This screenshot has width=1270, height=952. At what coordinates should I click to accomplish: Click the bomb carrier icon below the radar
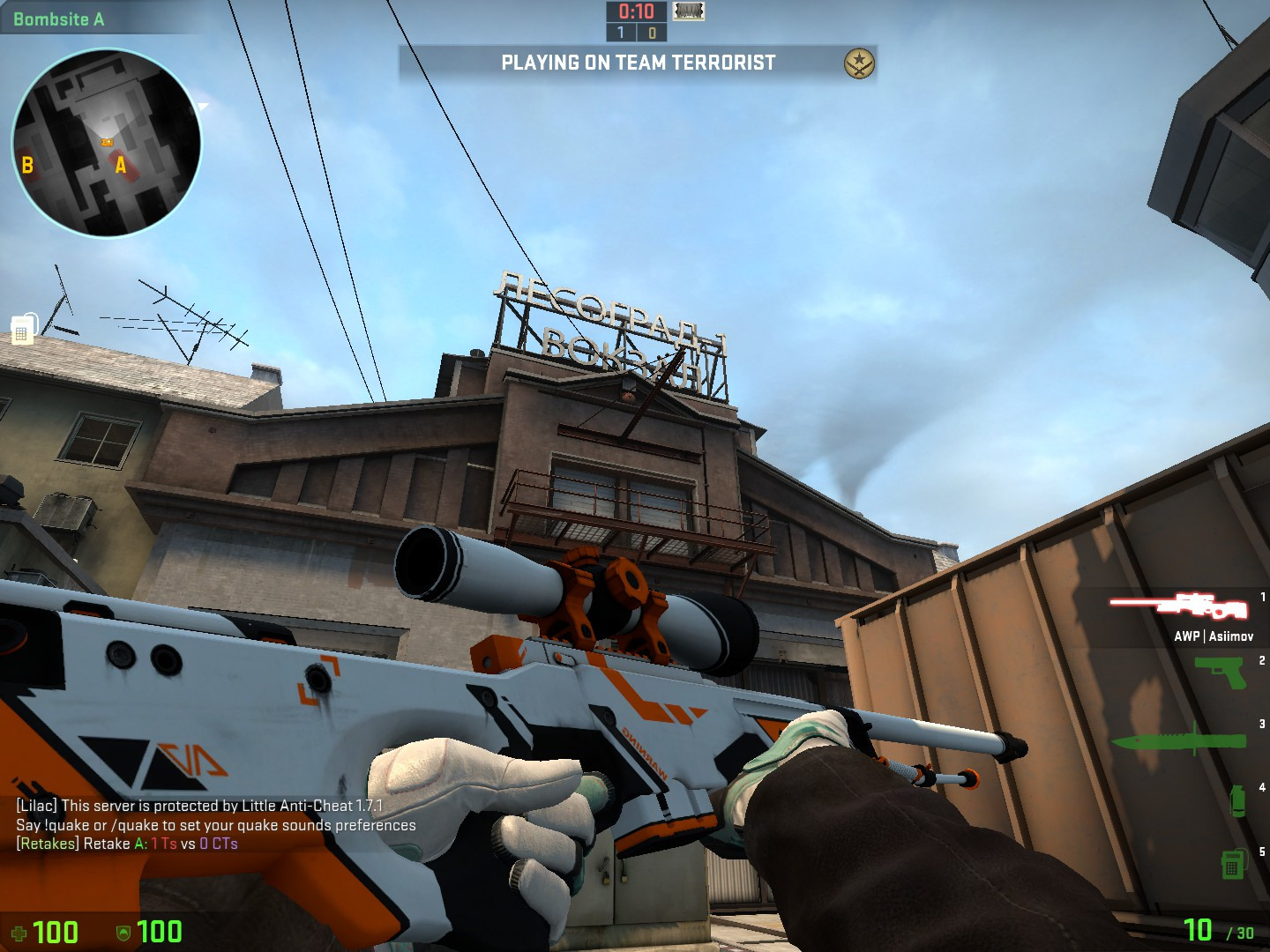24,329
